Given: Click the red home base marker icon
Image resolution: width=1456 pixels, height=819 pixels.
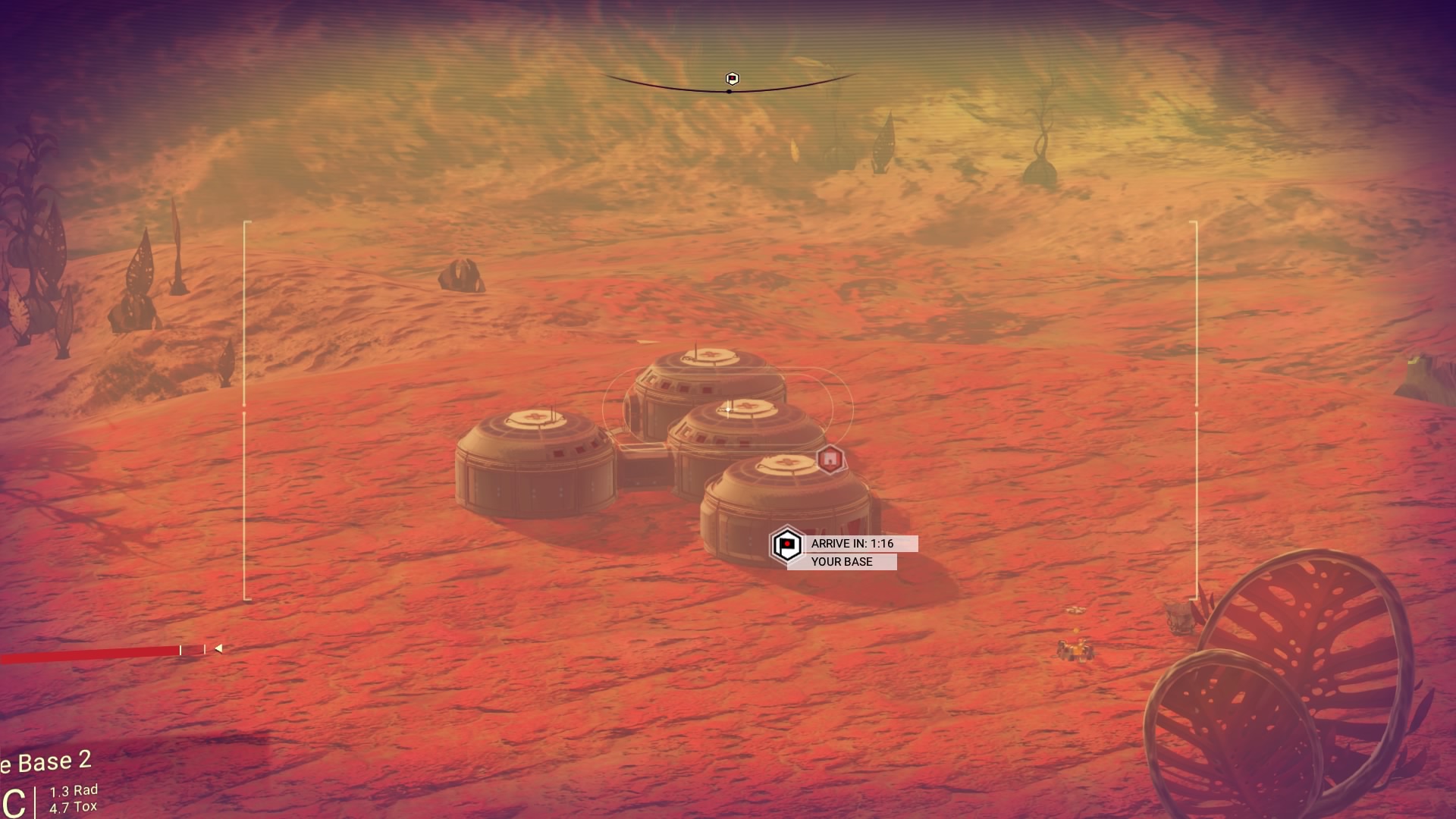Looking at the screenshot, I should (830, 459).
